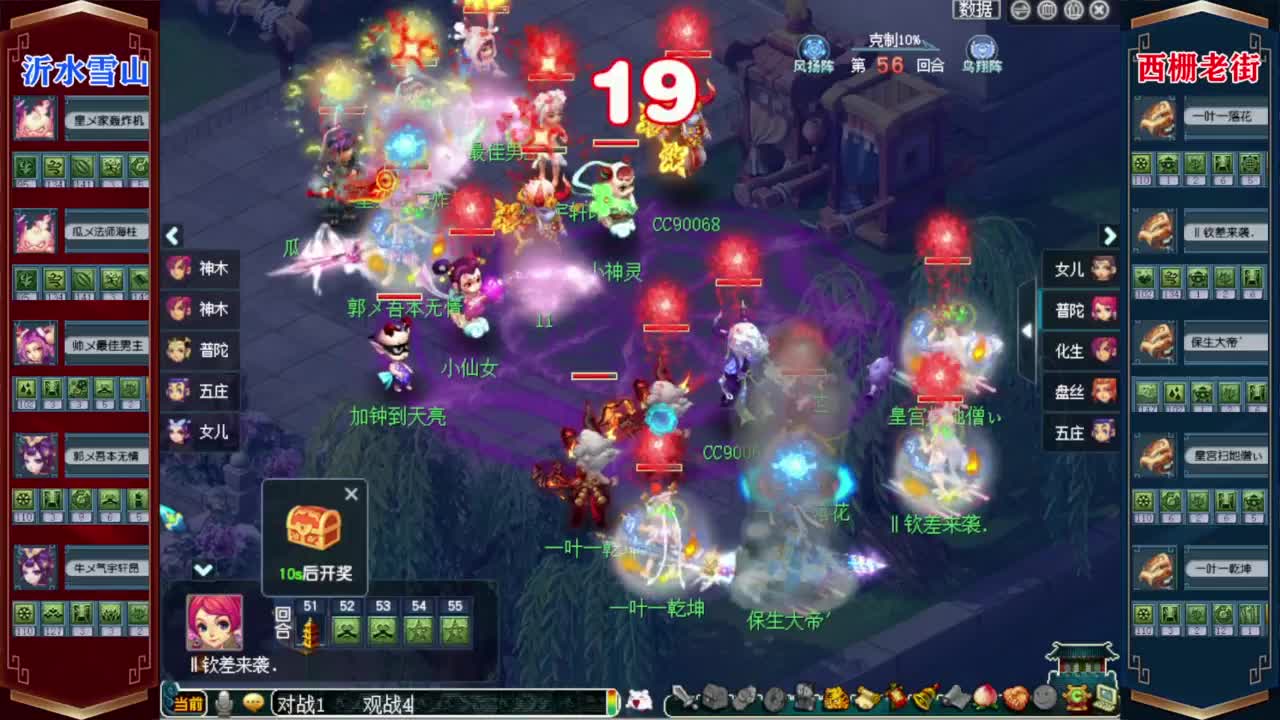Collapse the left roster with the left arrow
Image resolution: width=1280 pixels, height=720 pixels.
(x=172, y=237)
